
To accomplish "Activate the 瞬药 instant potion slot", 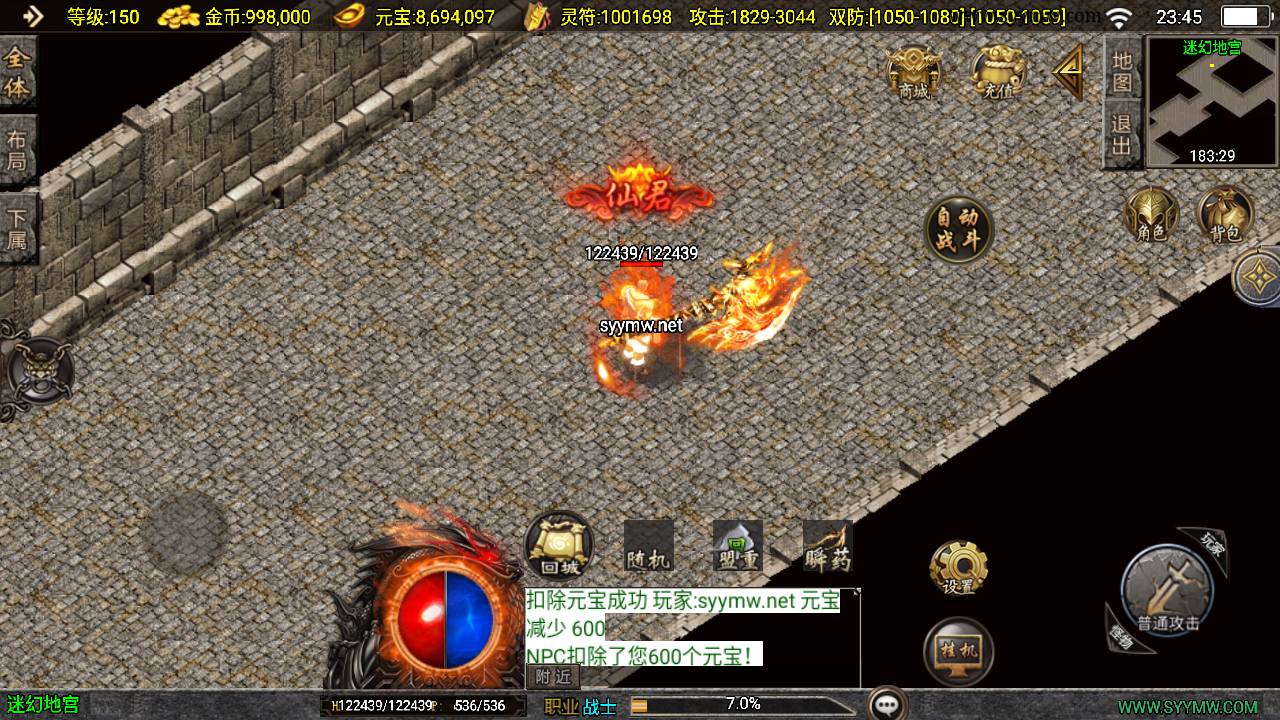I will click(827, 546).
